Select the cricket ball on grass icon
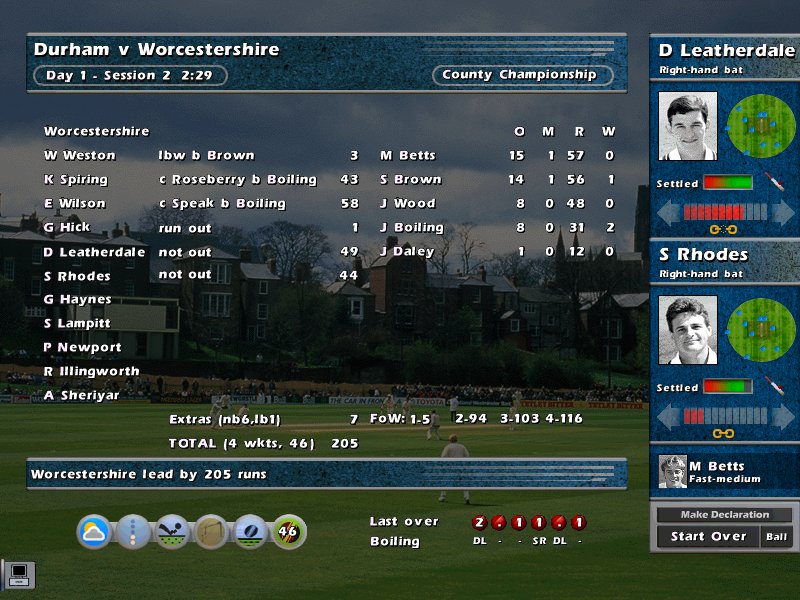Image resolution: width=800 pixels, height=600 pixels. click(x=250, y=532)
